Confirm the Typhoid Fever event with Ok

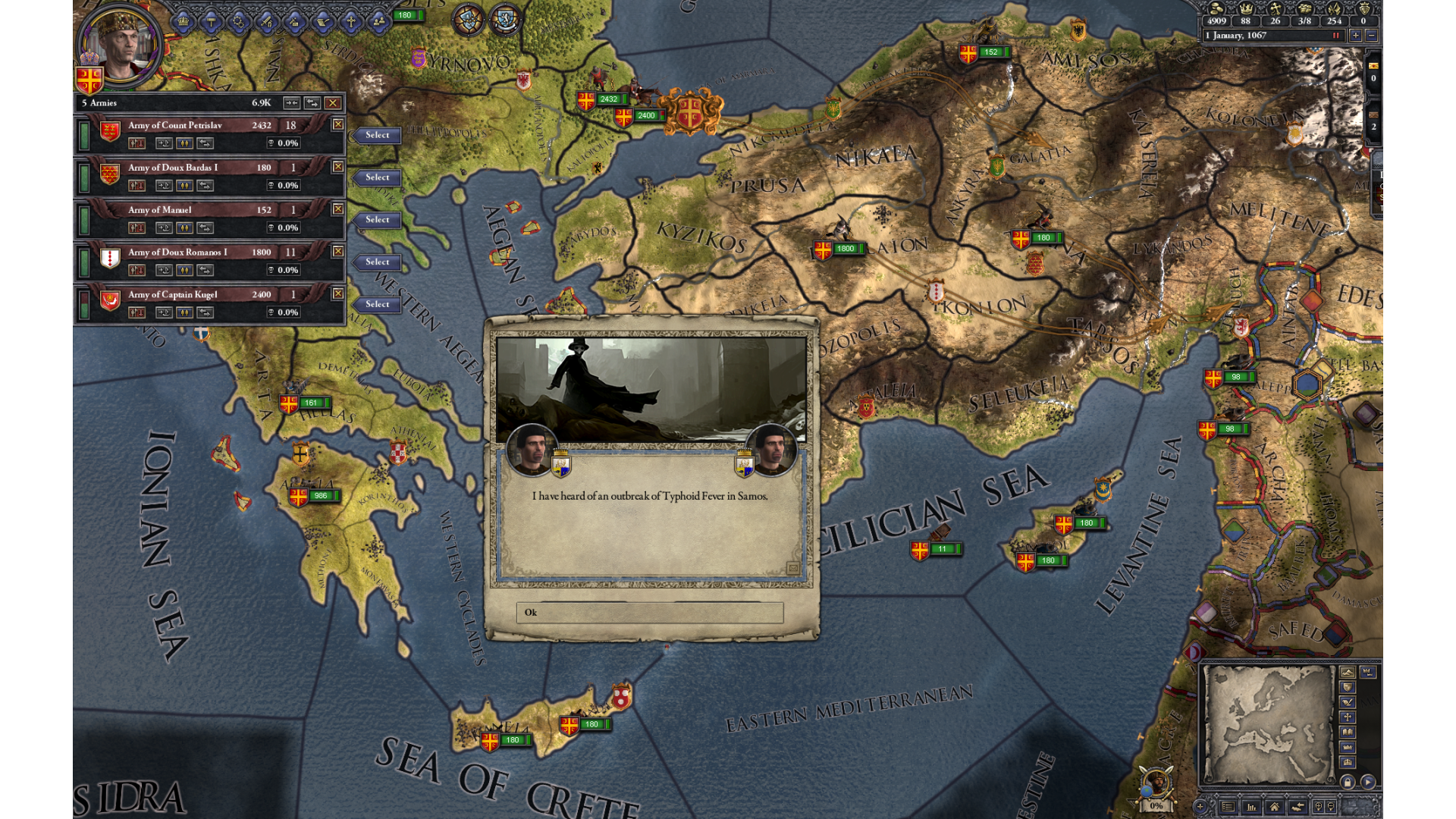(x=649, y=613)
